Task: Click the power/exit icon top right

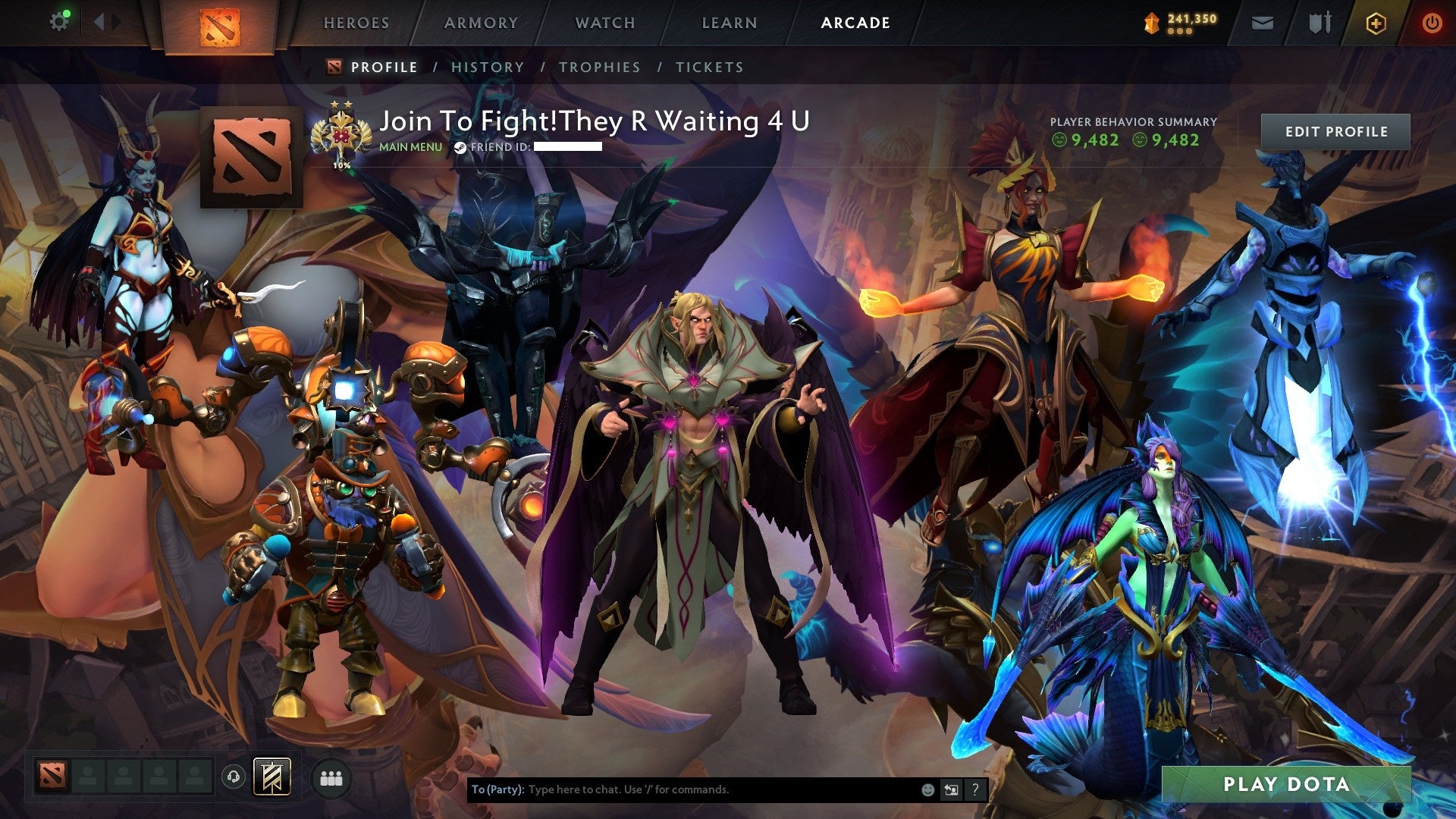Action: [1432, 23]
